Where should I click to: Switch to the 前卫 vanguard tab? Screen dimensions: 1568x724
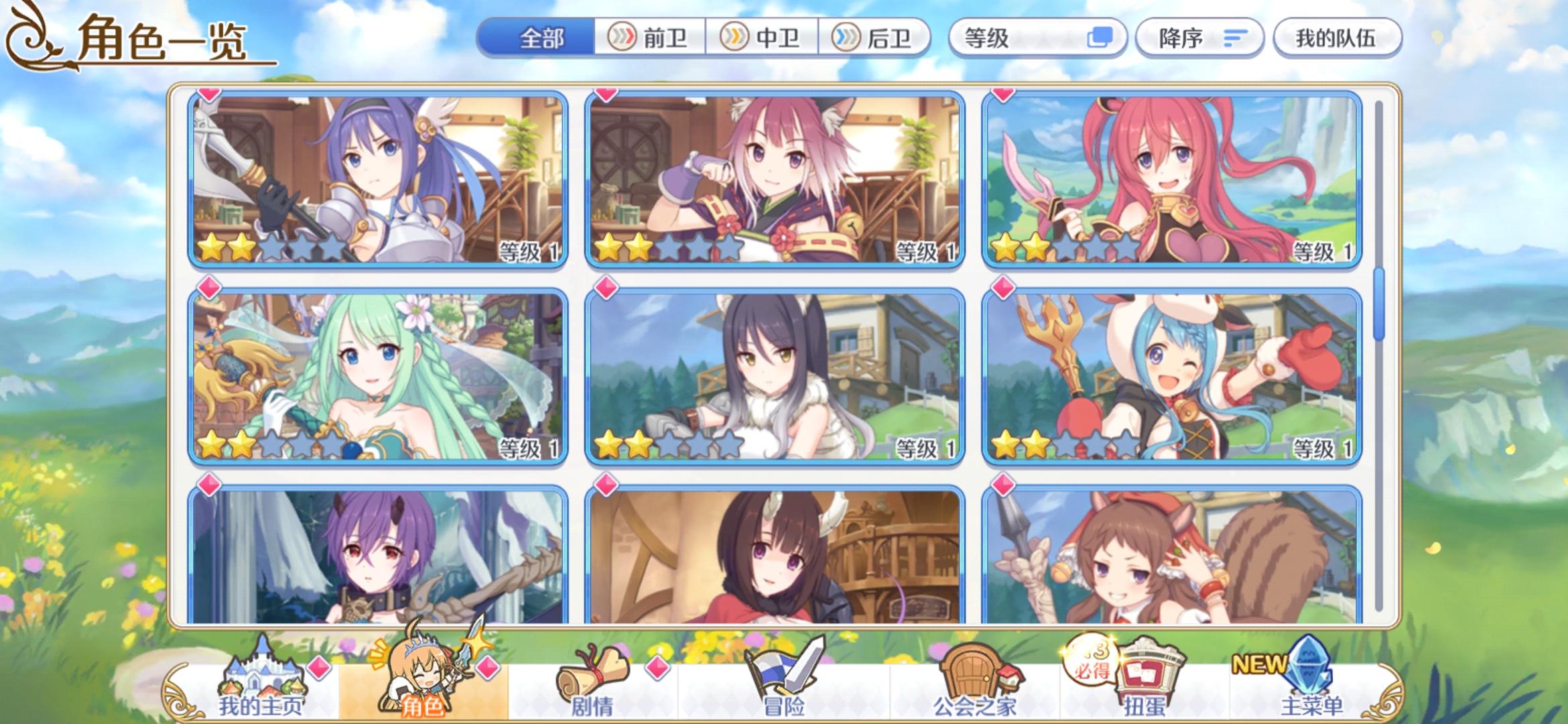click(x=648, y=38)
